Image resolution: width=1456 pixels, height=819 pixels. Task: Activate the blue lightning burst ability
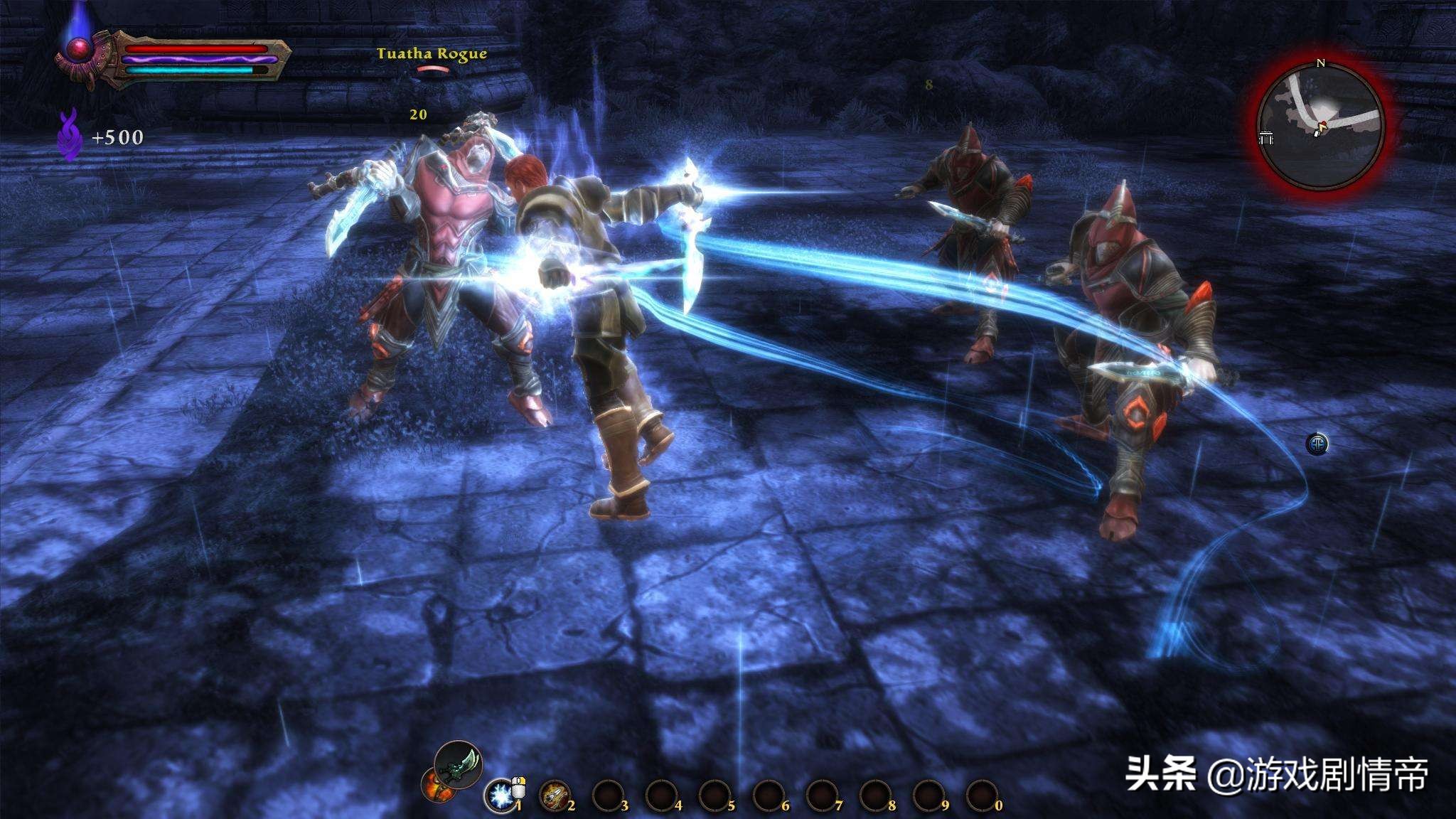tap(500, 795)
